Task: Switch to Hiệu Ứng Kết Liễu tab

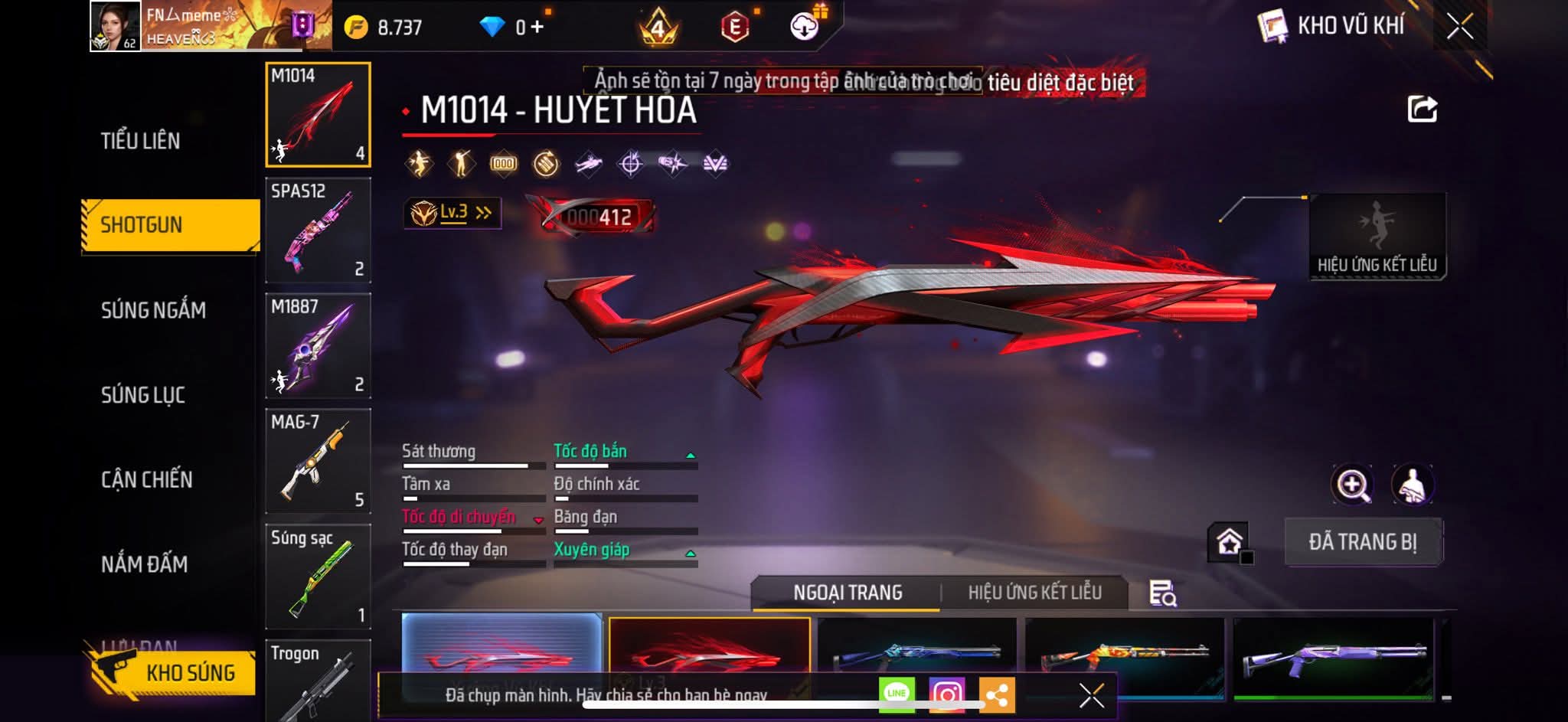Action: (x=1034, y=593)
